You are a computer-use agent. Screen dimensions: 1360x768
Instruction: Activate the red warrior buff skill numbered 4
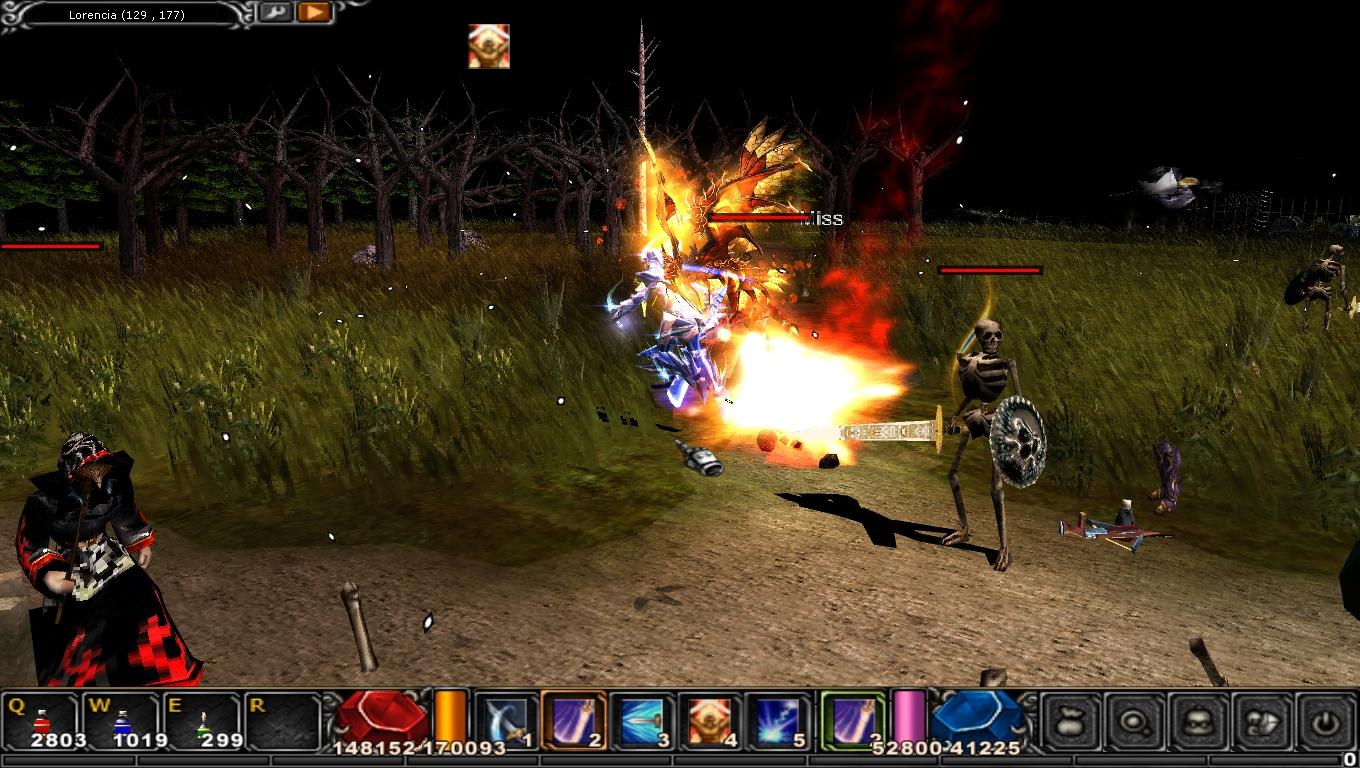pyautogui.click(x=709, y=720)
